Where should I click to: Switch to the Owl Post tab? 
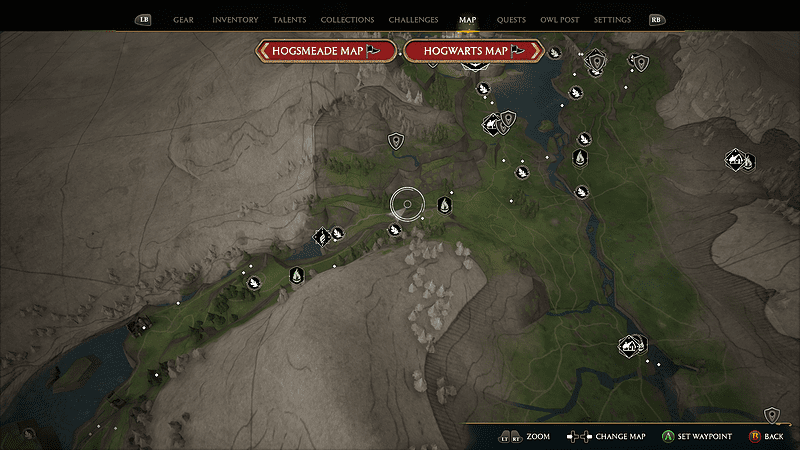click(559, 20)
